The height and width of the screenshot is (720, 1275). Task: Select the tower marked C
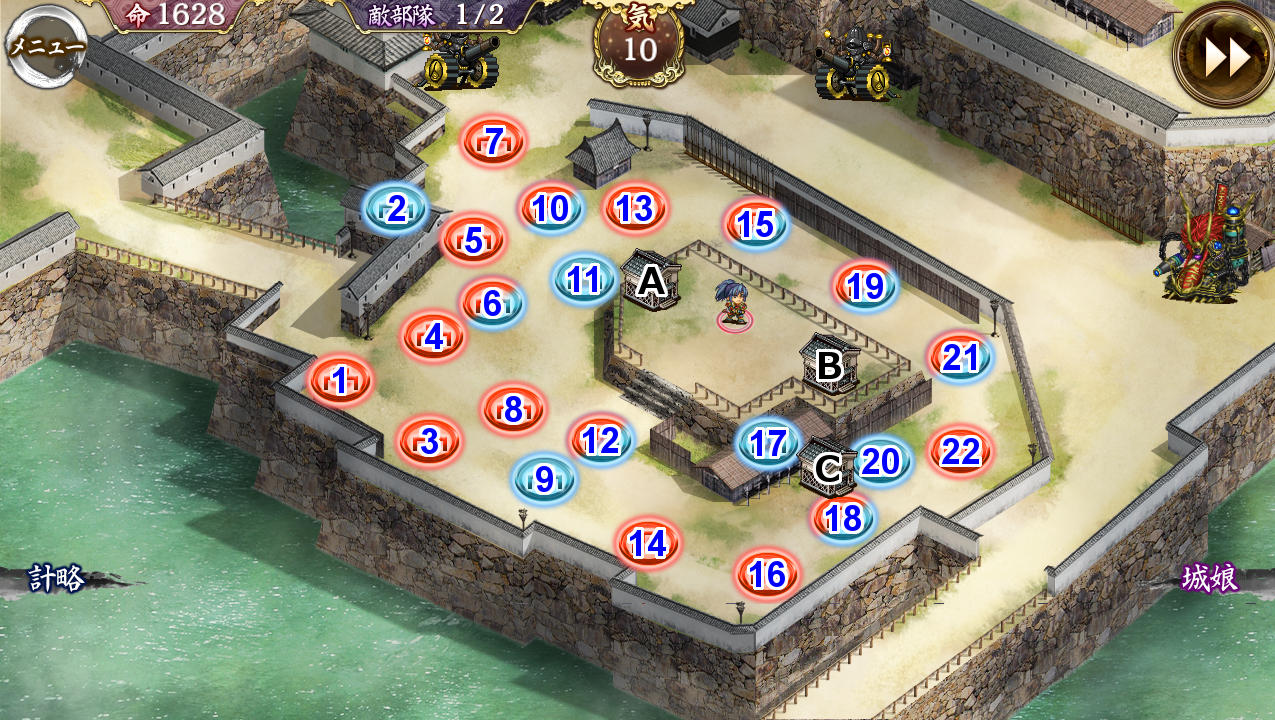[x=828, y=468]
